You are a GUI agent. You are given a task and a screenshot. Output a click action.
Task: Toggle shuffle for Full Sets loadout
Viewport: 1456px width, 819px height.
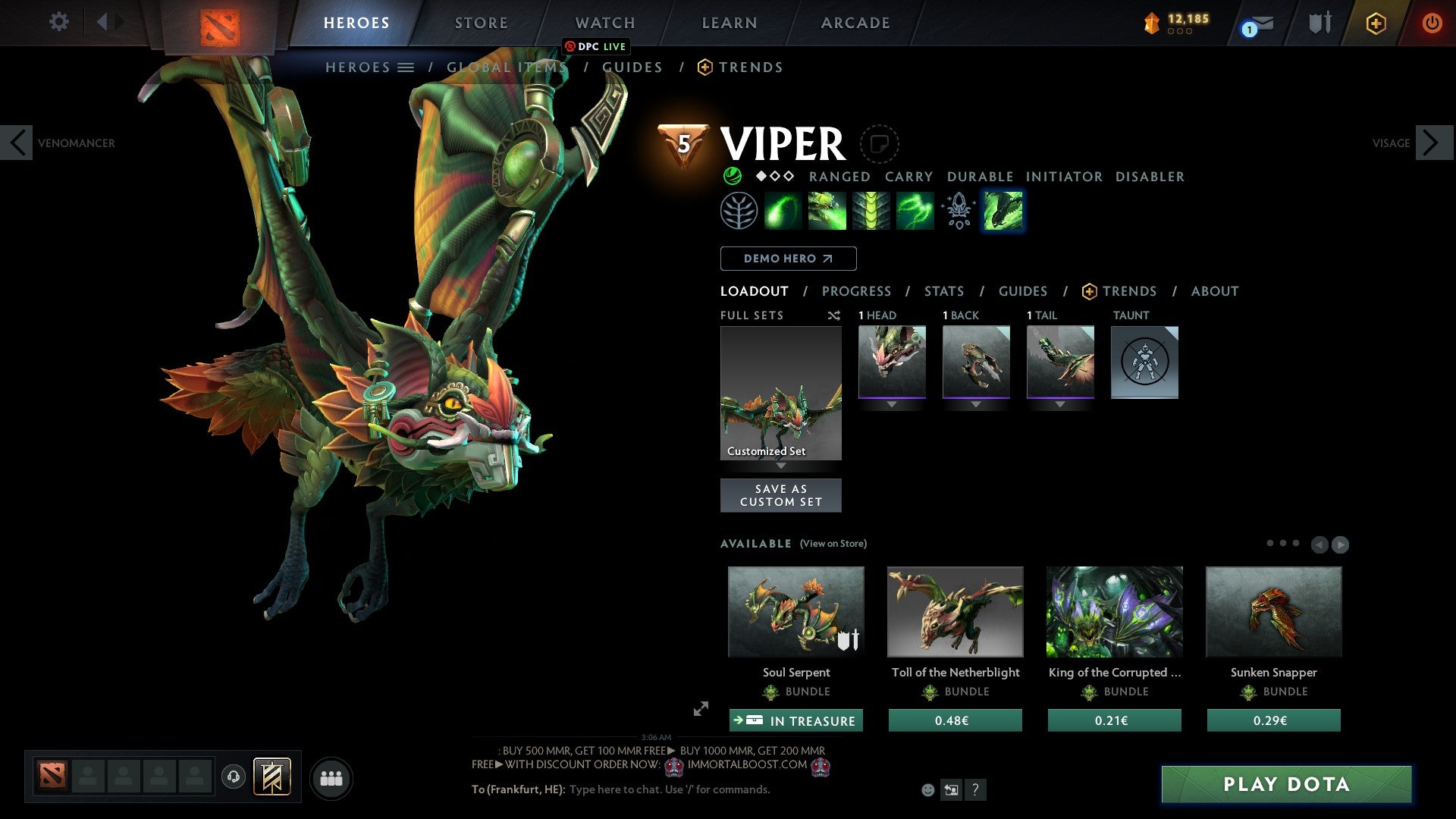[x=834, y=315]
